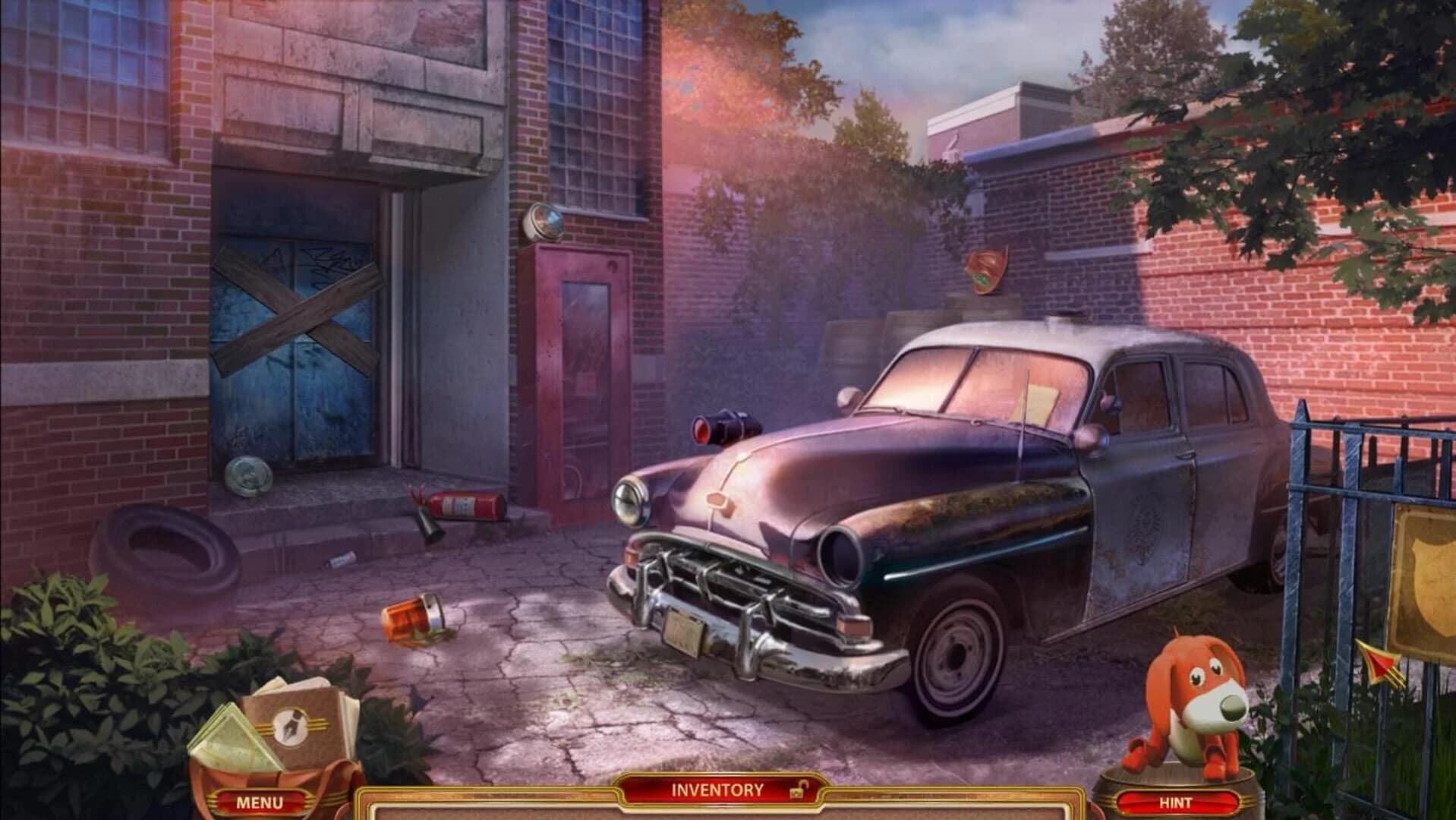Click the lamp above the red alarm box
Image resolution: width=1456 pixels, height=820 pixels.
(544, 222)
